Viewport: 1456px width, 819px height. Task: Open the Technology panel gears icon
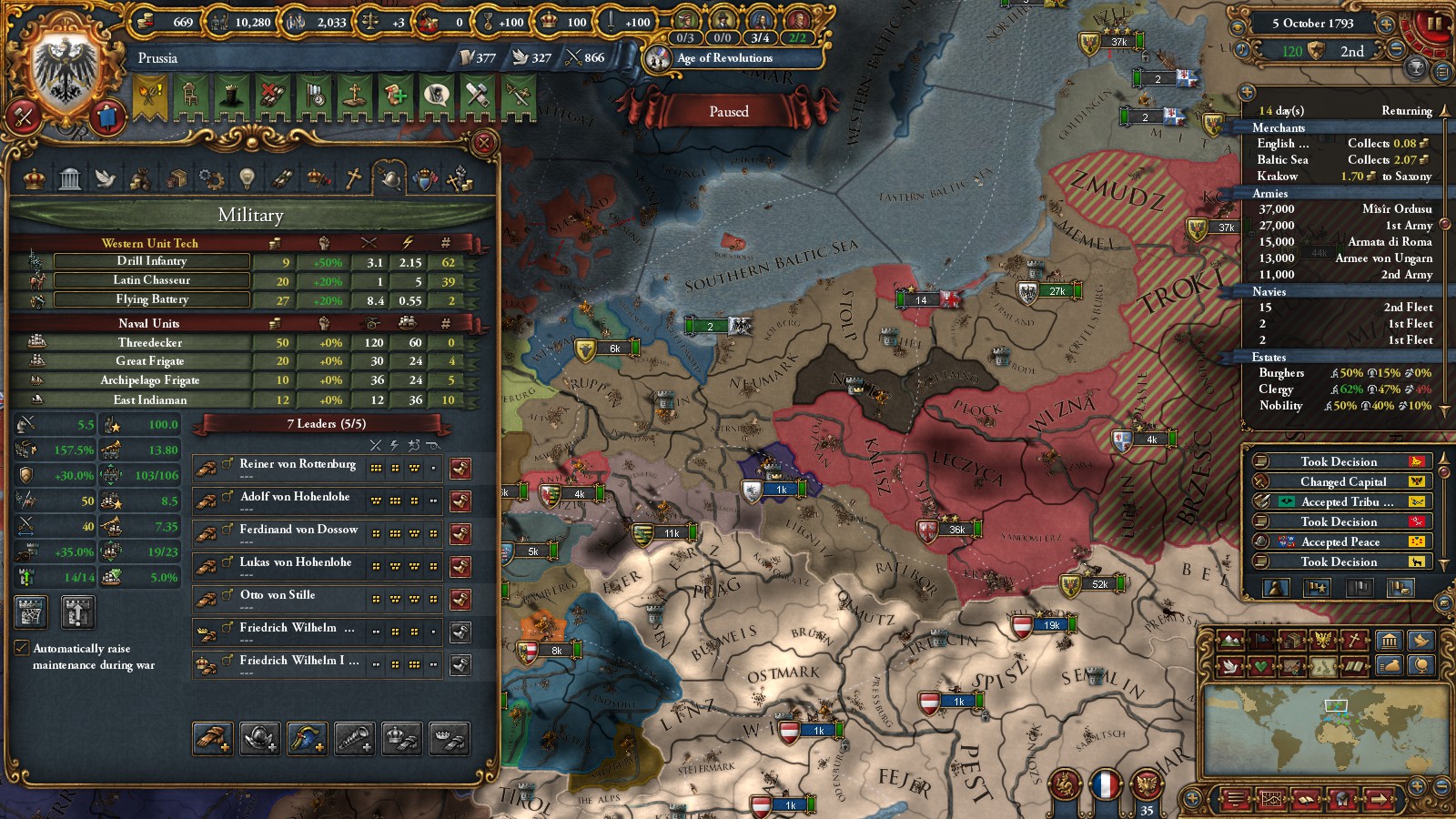coord(212,178)
